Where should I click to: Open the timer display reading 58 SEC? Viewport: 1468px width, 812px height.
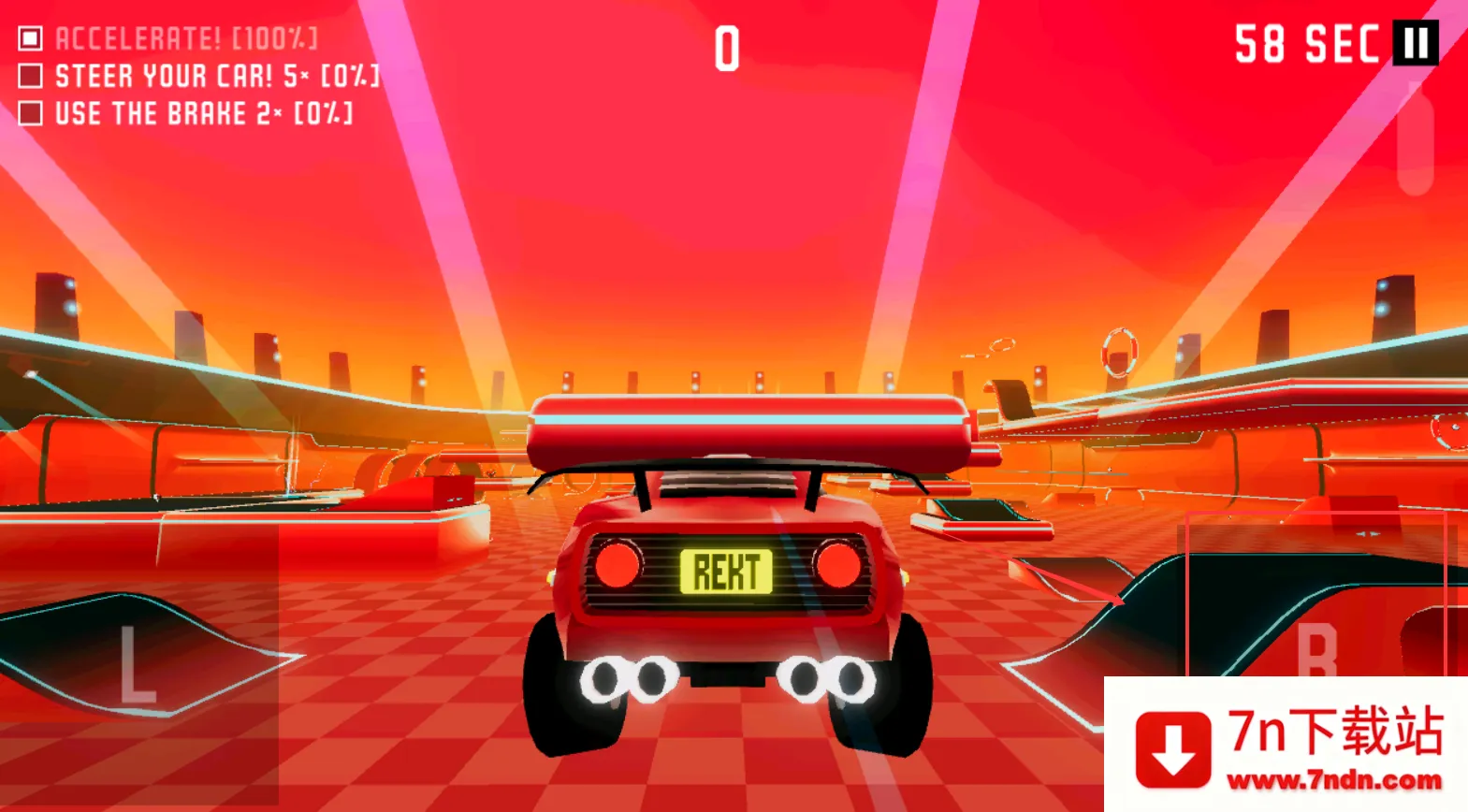[x=1305, y=41]
